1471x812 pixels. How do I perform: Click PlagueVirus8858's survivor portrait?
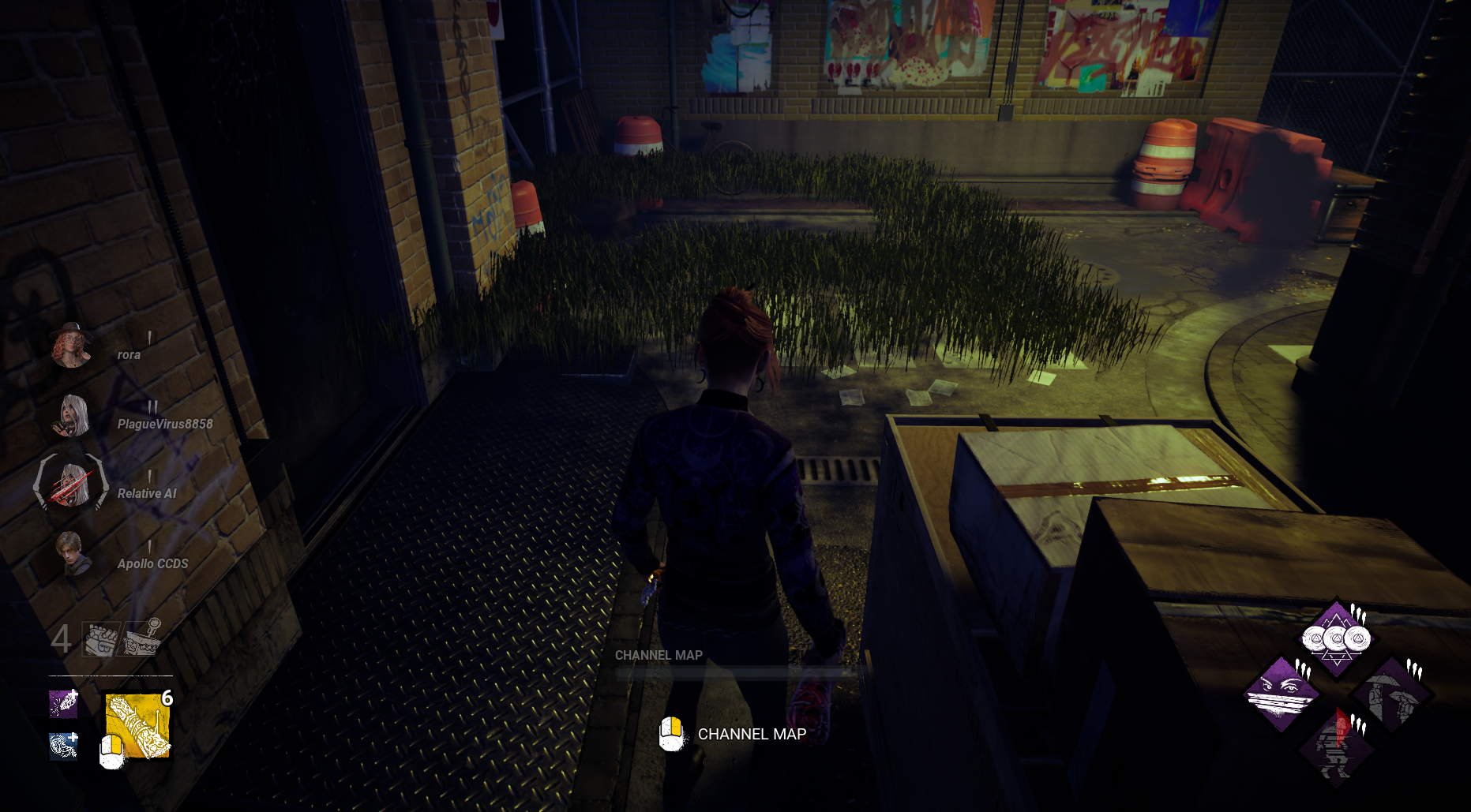71,416
